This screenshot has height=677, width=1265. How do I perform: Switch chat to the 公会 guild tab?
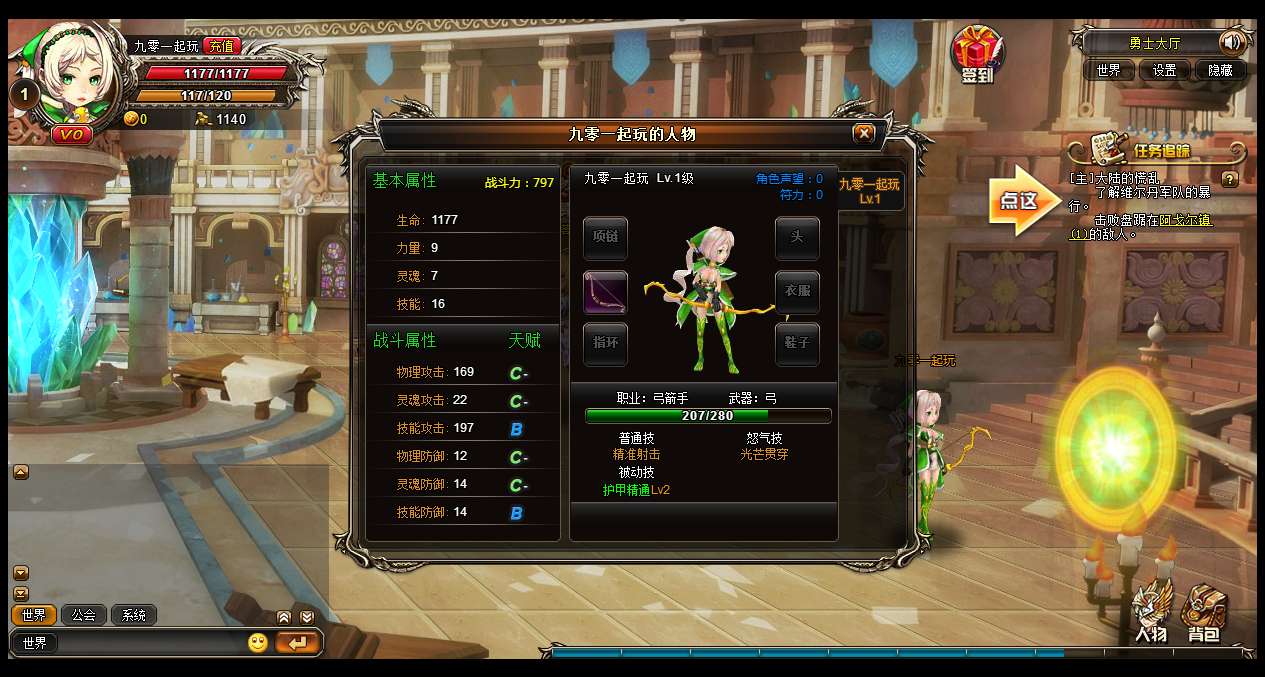(x=84, y=615)
